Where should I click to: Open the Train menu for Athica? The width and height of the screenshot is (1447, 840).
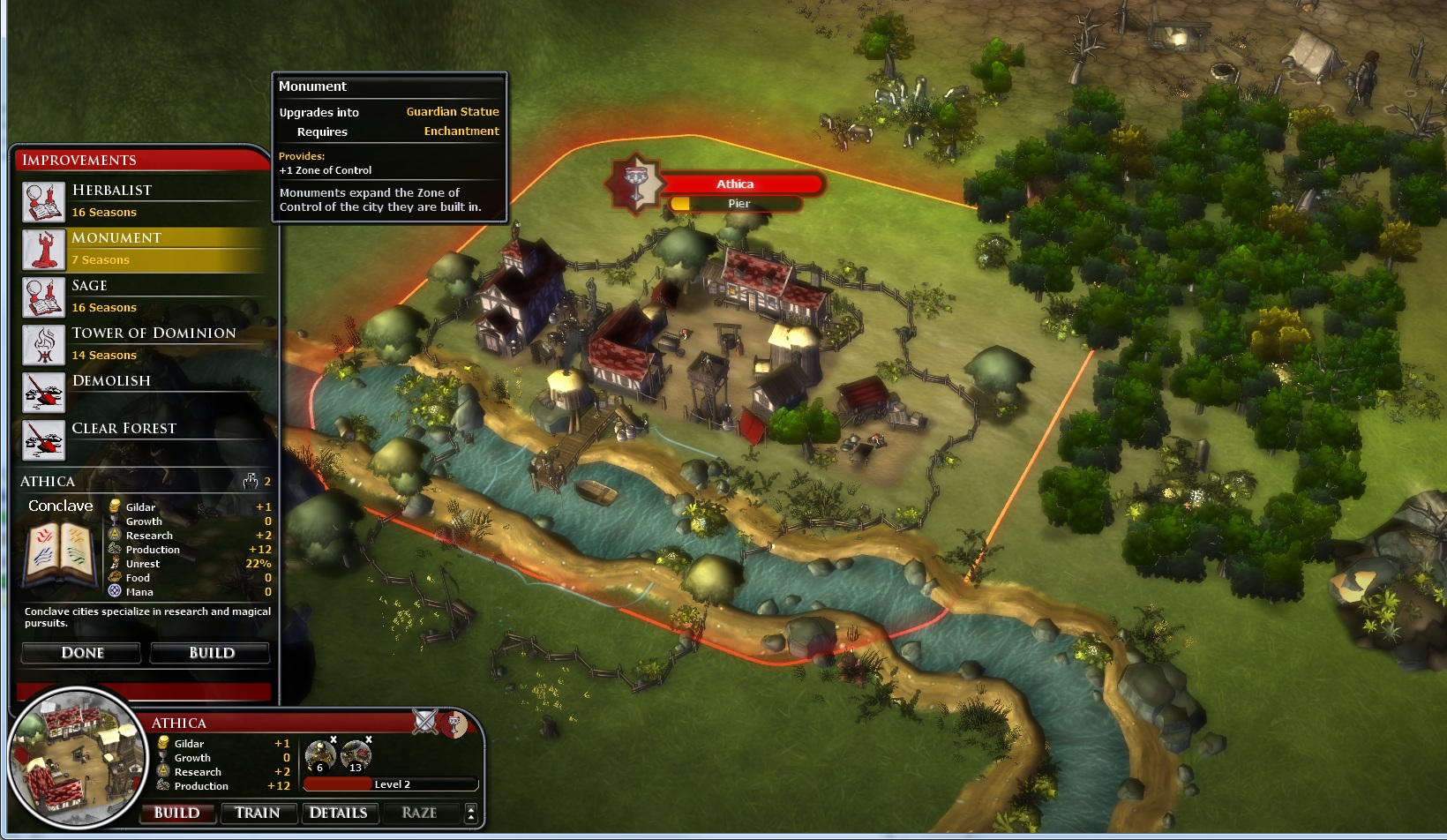click(x=257, y=813)
